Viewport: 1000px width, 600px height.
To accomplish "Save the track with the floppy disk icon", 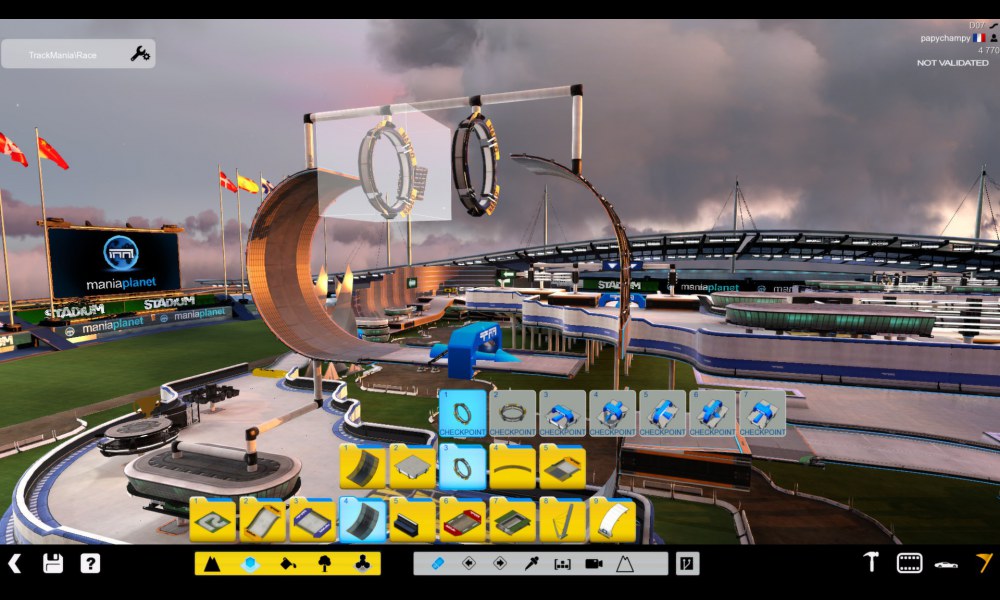I will coord(53,563).
